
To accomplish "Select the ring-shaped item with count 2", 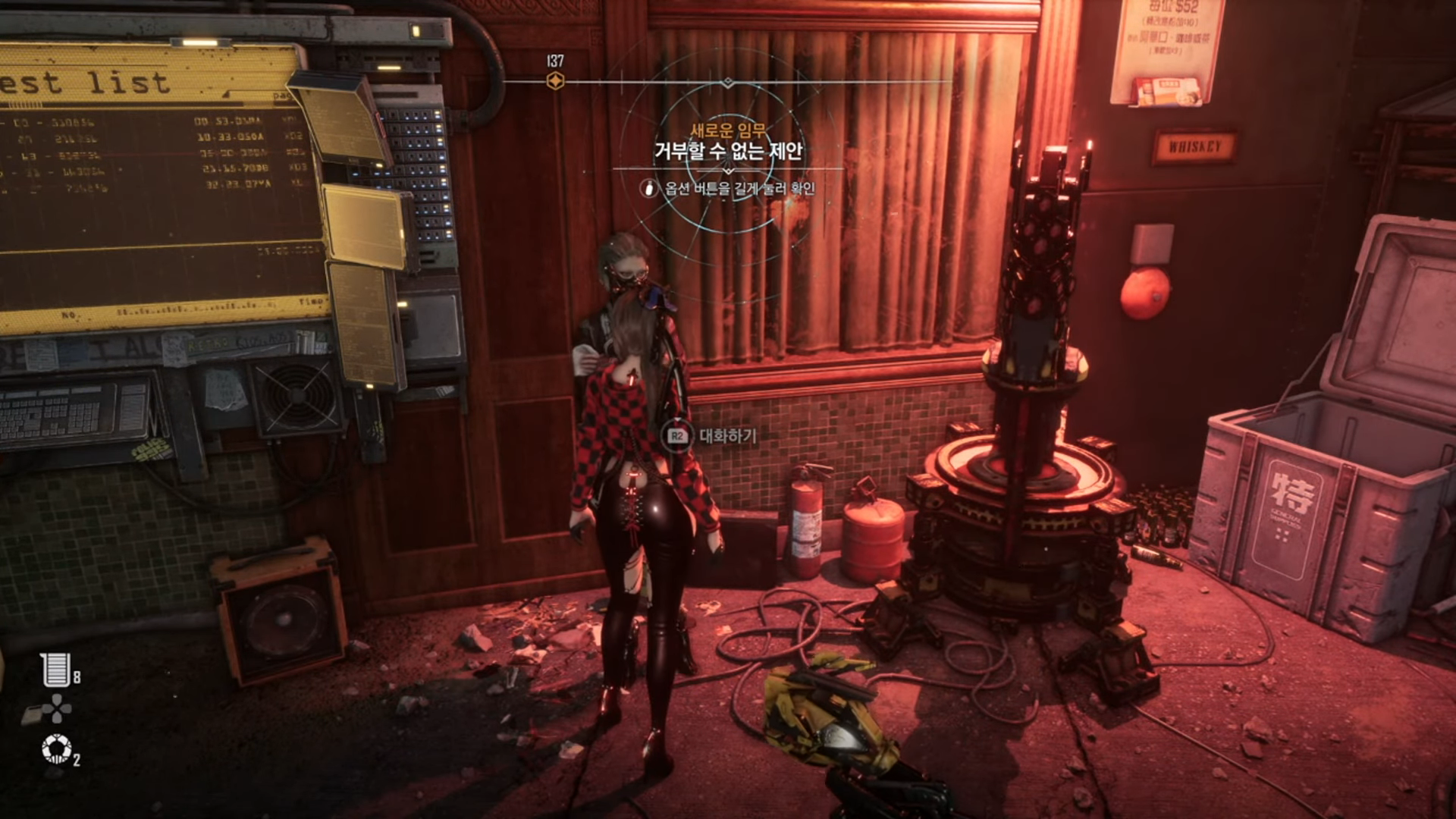I will (x=56, y=748).
